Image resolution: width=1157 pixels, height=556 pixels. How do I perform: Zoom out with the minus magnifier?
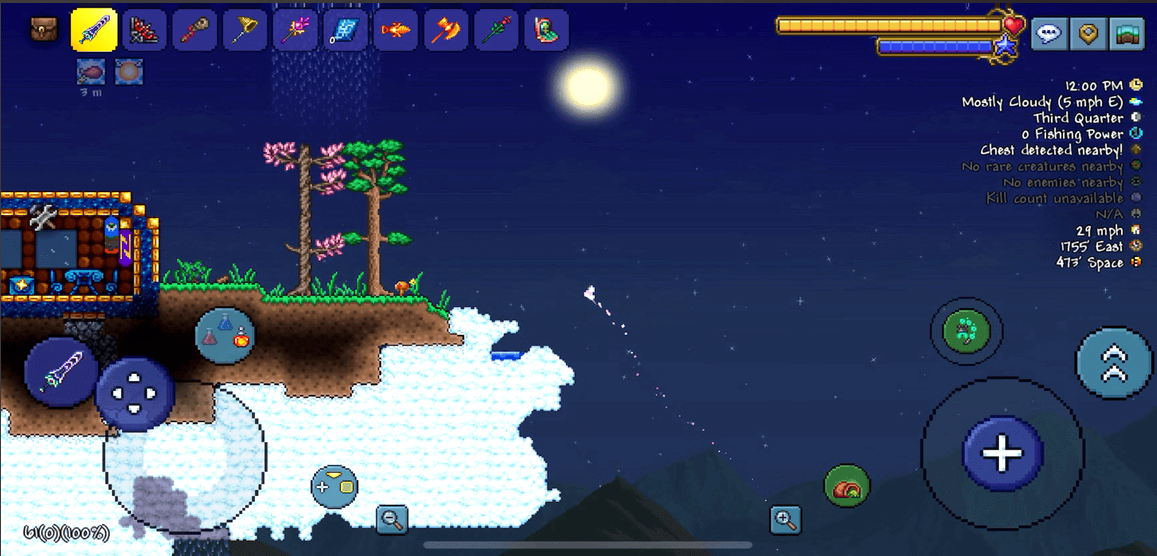[392, 518]
